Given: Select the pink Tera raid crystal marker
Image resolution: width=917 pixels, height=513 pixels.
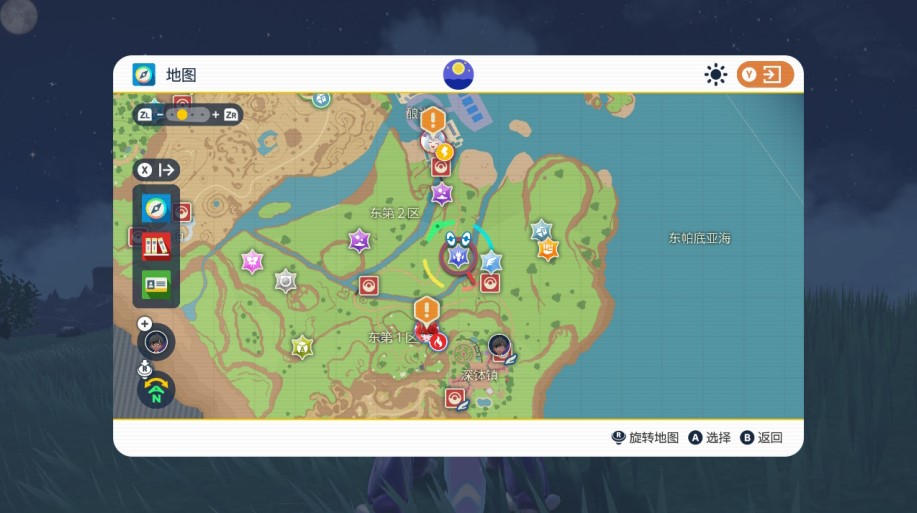Looking at the screenshot, I should click(x=252, y=261).
